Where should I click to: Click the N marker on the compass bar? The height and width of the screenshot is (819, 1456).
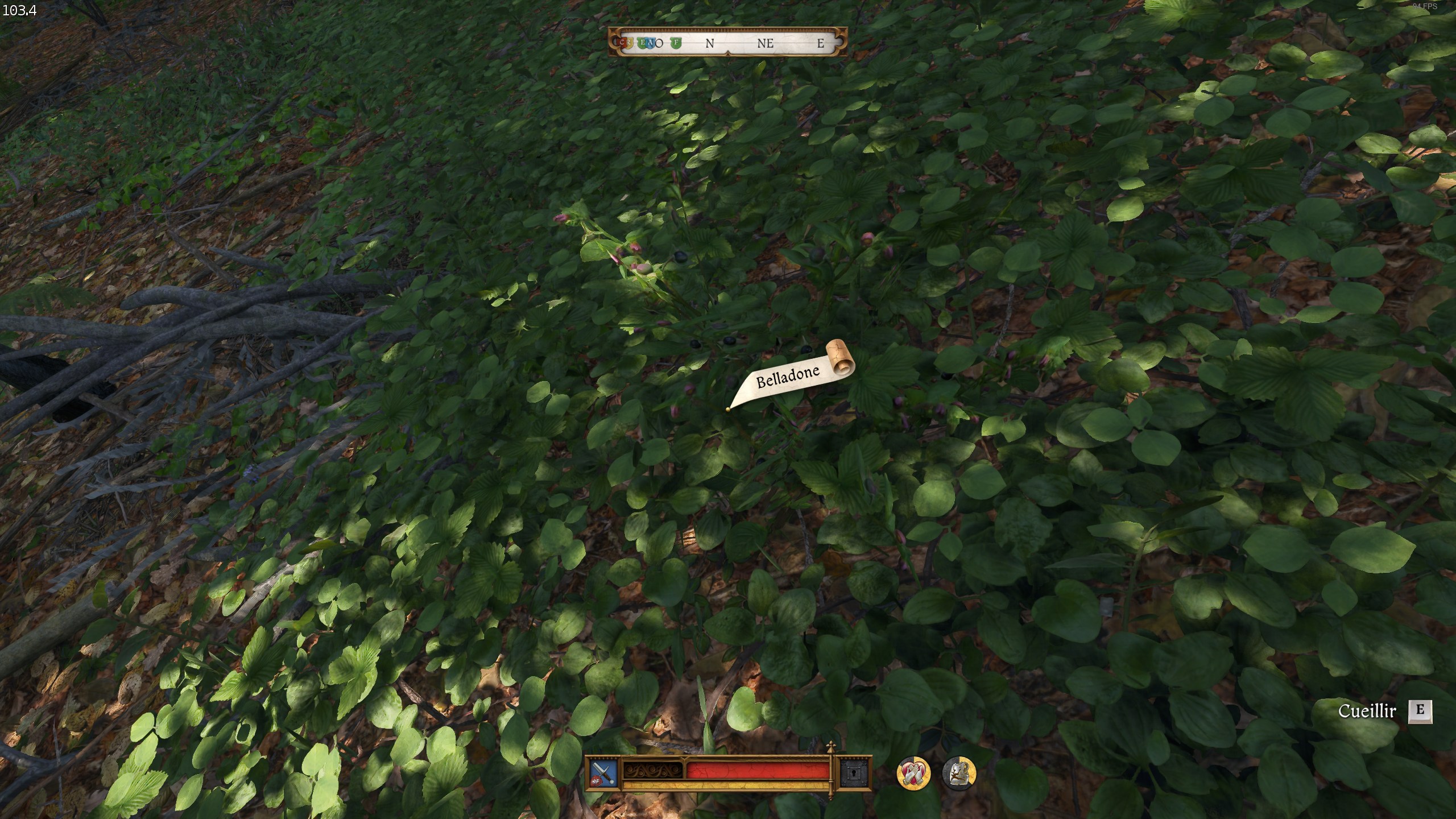pos(710,44)
